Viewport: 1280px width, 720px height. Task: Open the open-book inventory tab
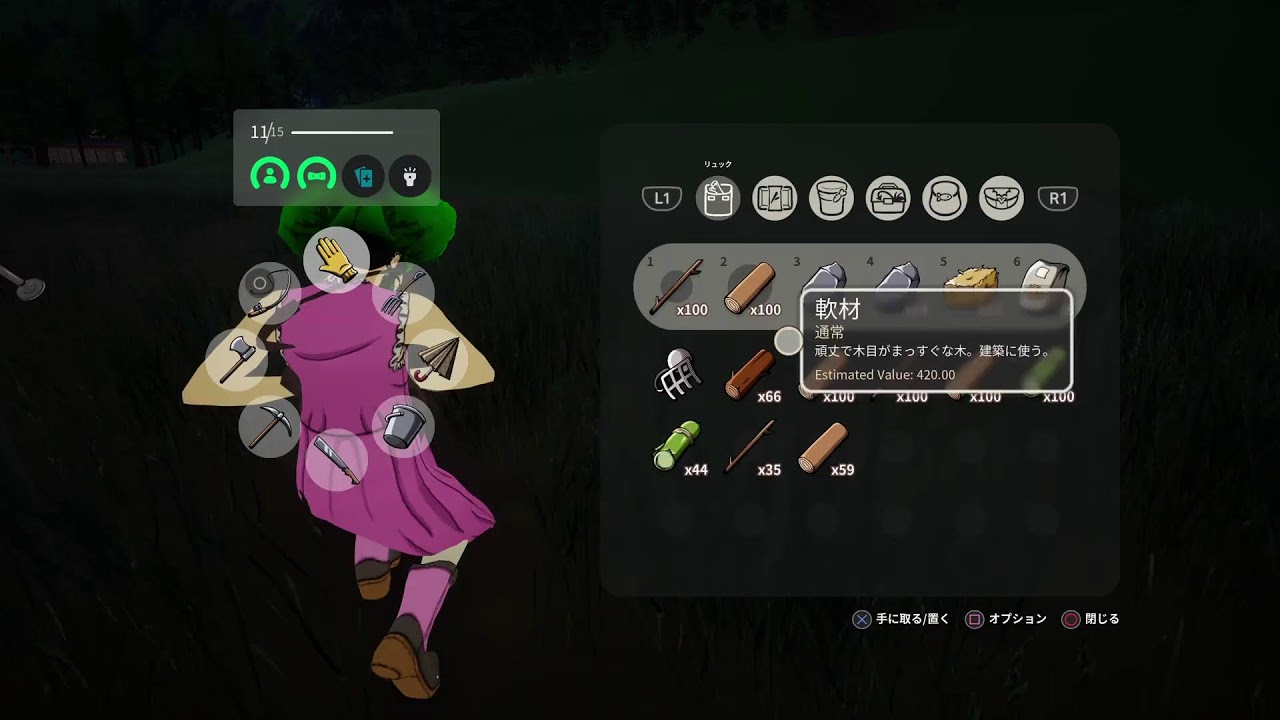pos(774,198)
